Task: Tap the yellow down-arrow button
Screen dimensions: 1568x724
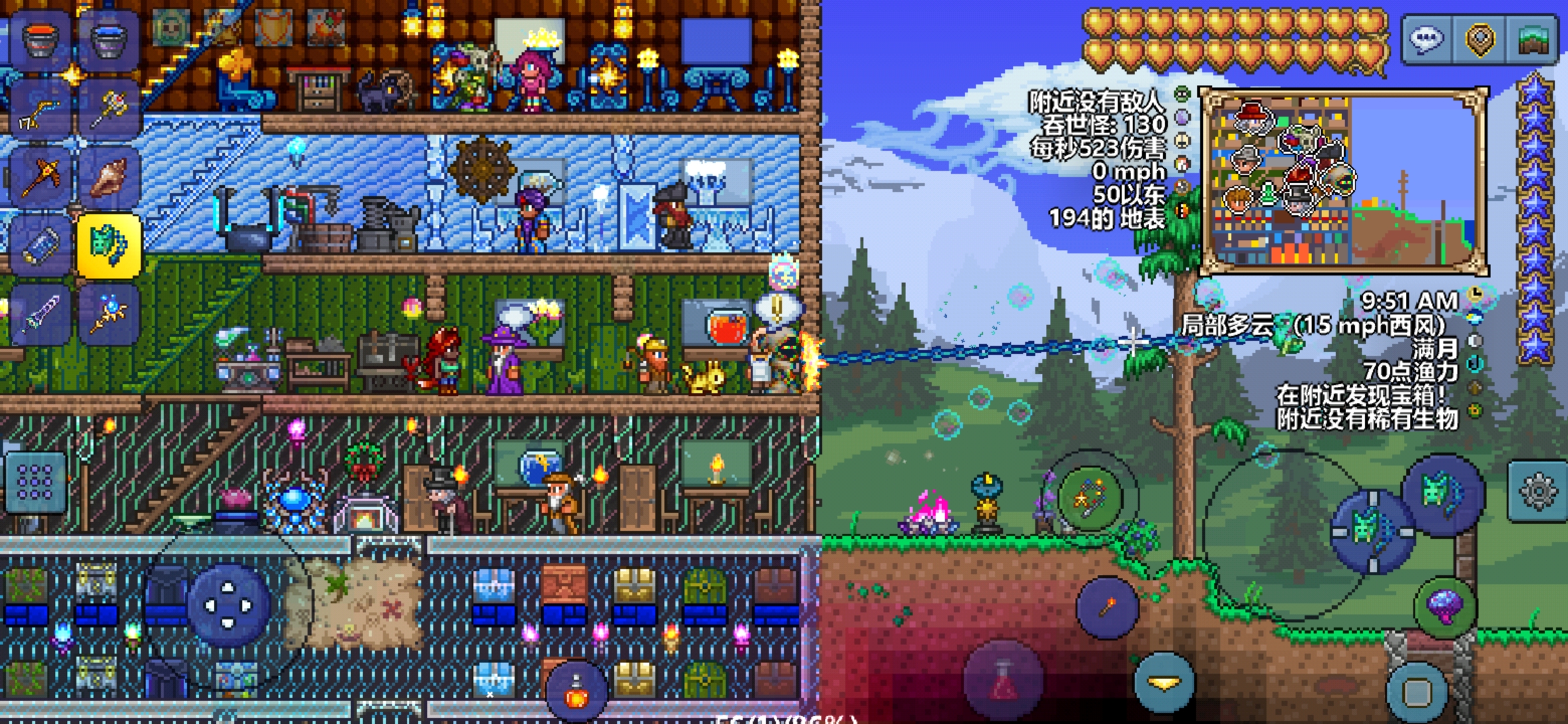Action: coord(1165,682)
